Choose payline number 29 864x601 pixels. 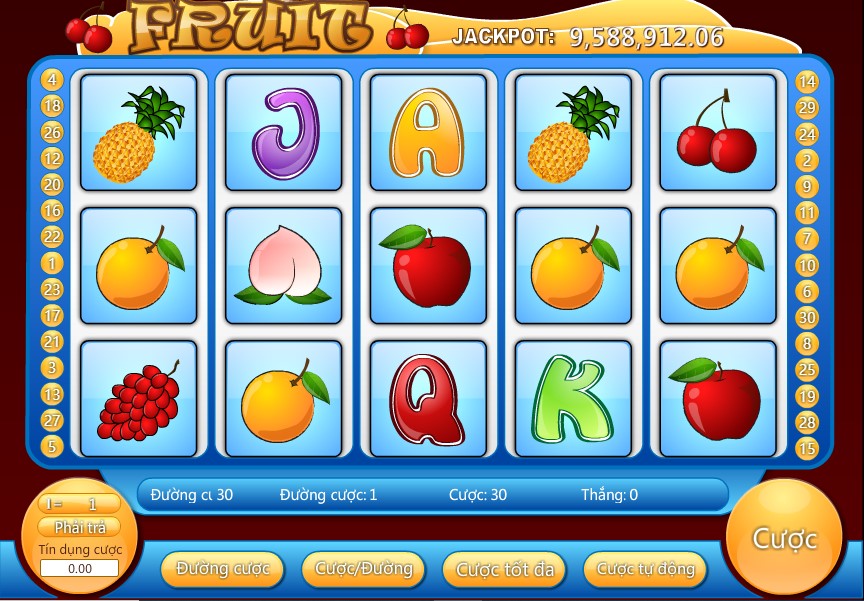(x=807, y=108)
